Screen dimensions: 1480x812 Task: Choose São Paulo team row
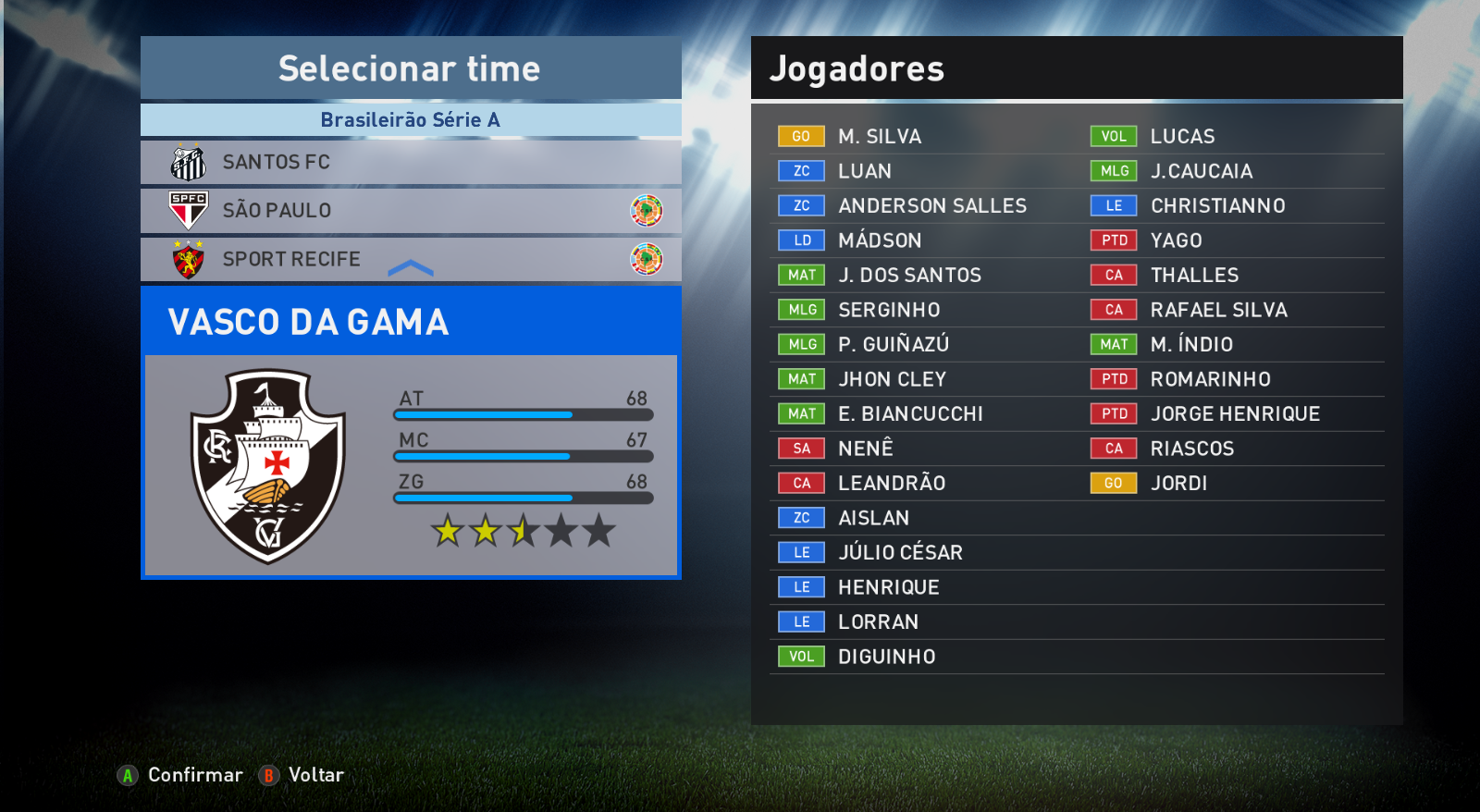tap(410, 211)
